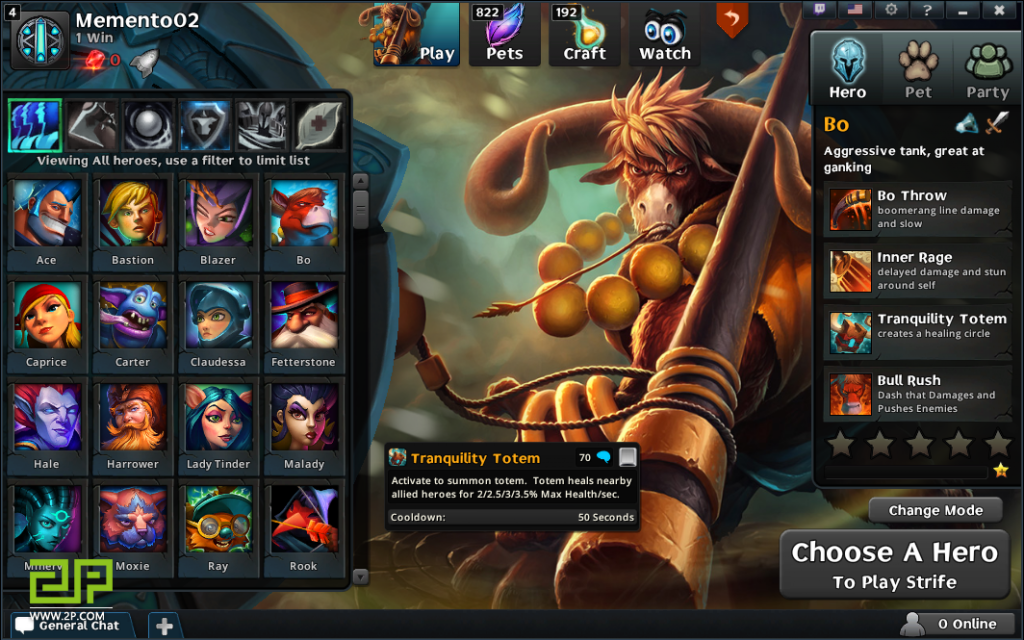This screenshot has width=1024, height=640.
Task: Open the Play menu
Action: point(416,35)
